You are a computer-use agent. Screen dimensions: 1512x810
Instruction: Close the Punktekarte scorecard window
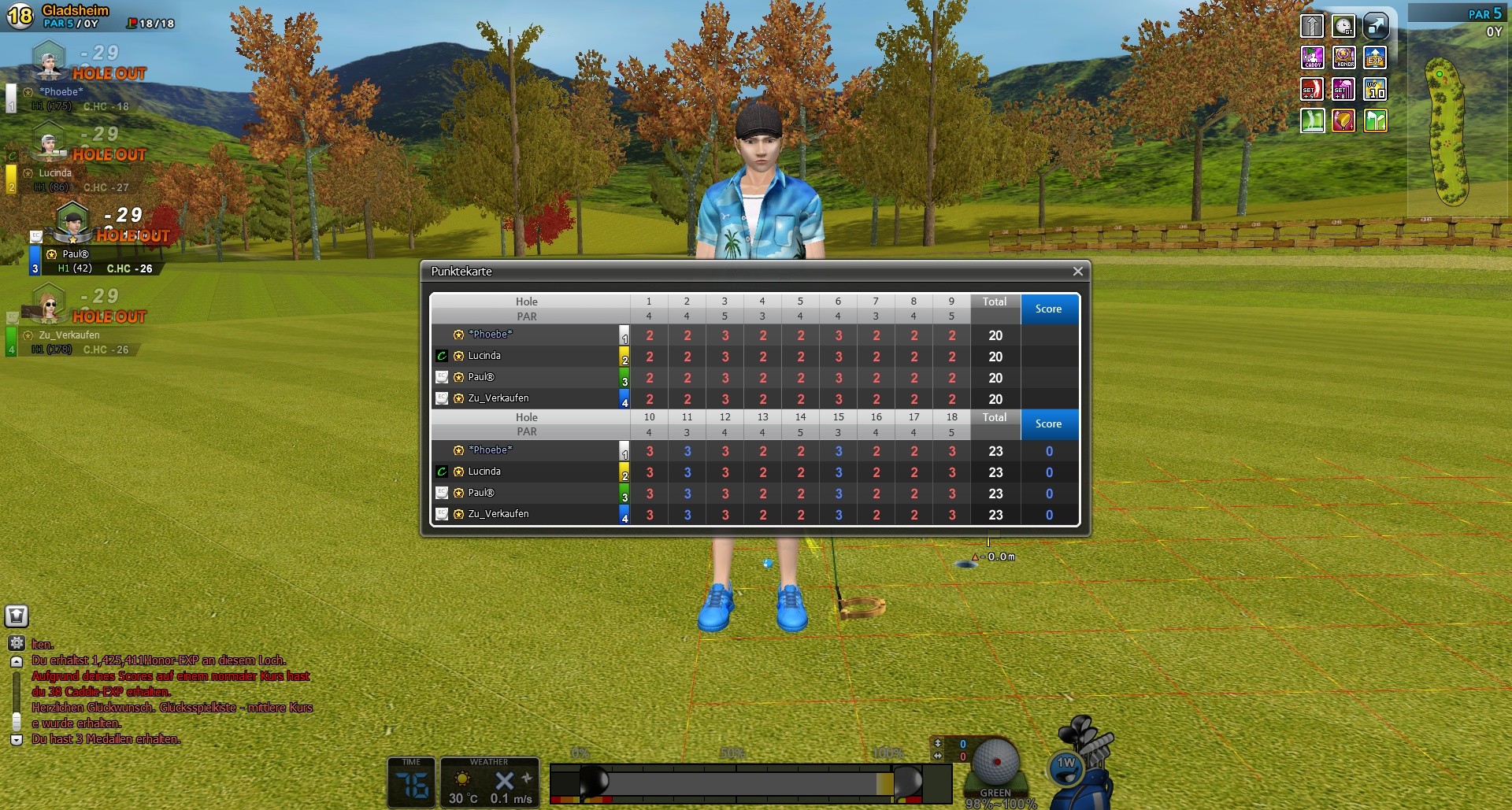pos(1077,272)
